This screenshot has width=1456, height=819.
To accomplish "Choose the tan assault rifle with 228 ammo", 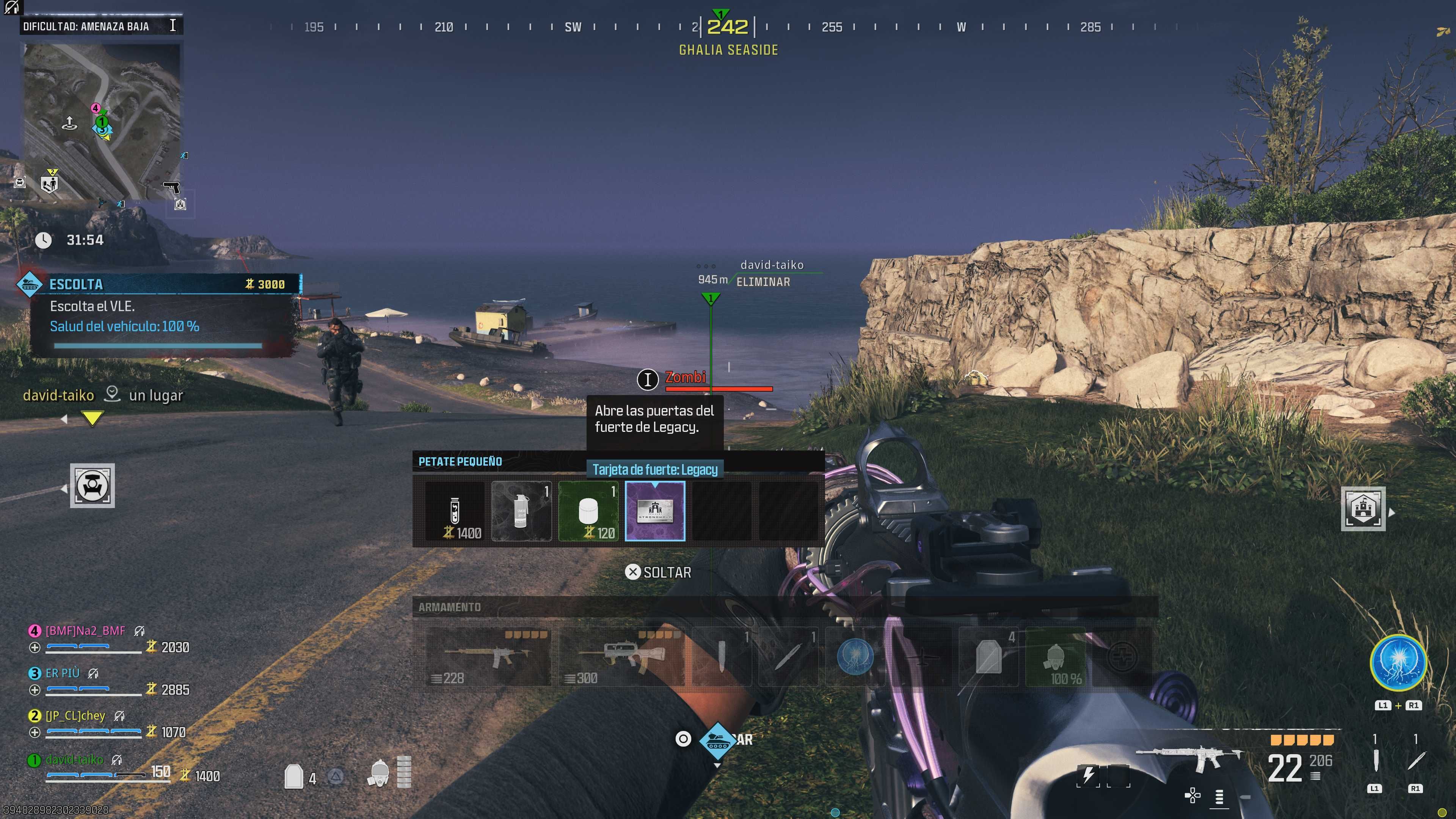I will (488, 656).
